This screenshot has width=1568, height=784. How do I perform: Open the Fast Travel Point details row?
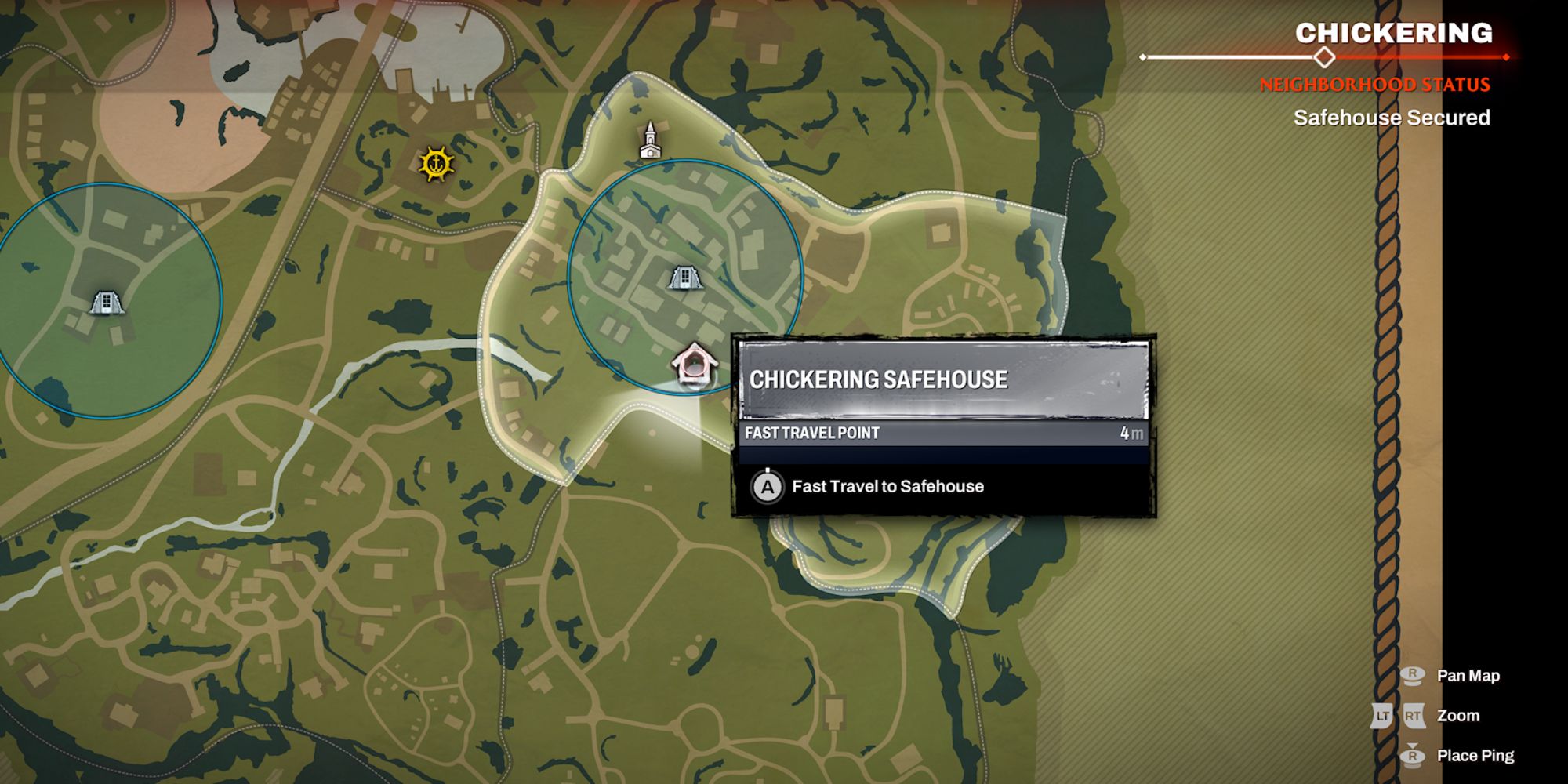[x=941, y=431]
